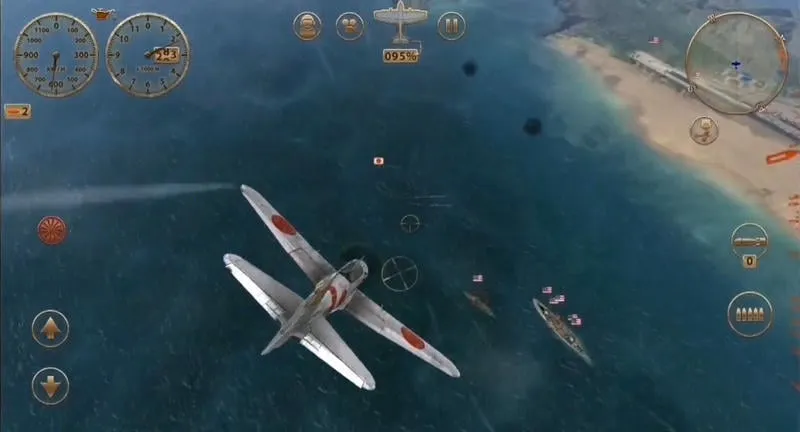Decrease throttle with the down arrow
Screen dimensions: 800x432
(x=50, y=385)
